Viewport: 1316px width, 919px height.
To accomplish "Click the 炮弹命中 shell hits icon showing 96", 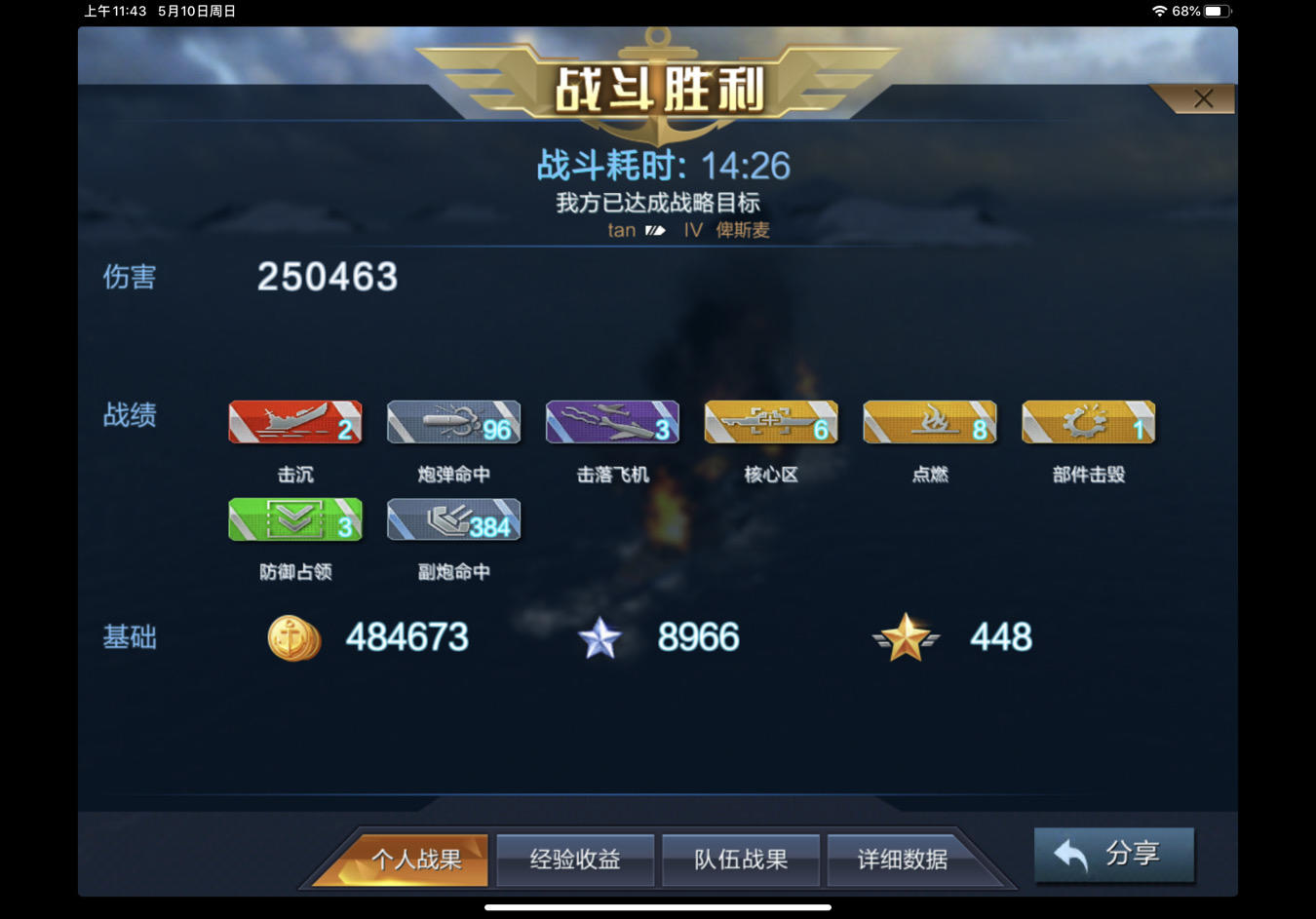I will 453,421.
